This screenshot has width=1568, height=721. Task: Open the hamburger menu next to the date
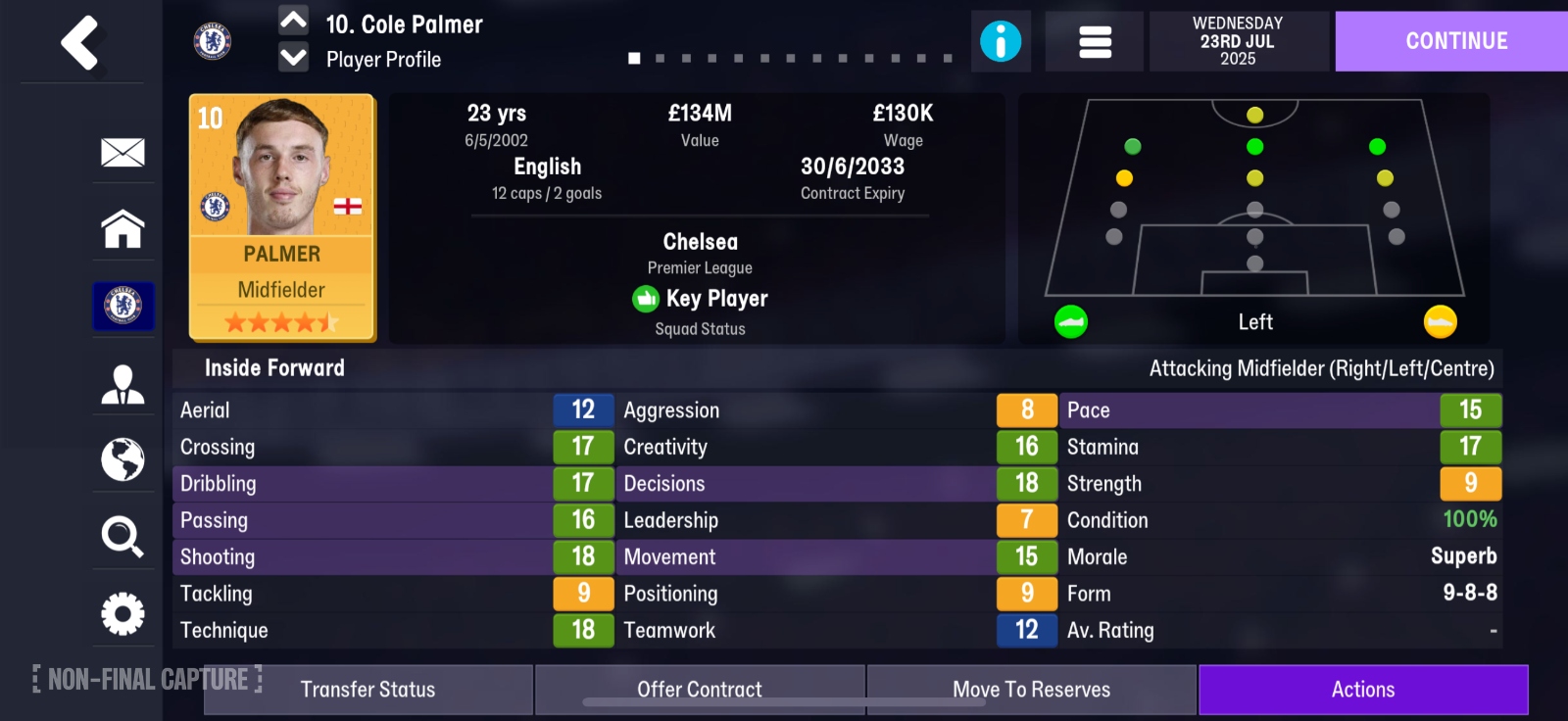[1093, 41]
